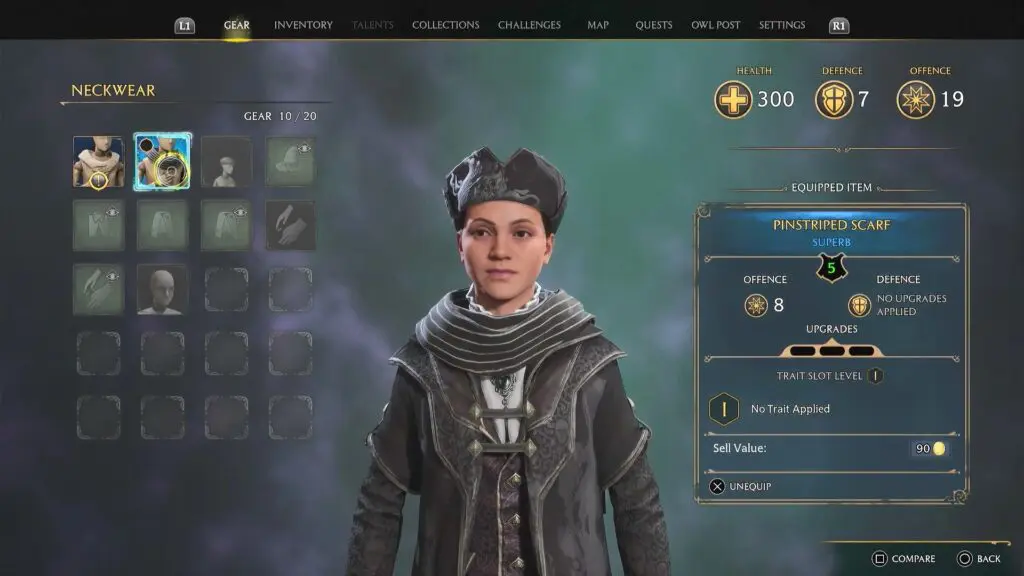This screenshot has height=576, width=1024.
Task: Click the No Trait Applied hexagon slot
Action: (724, 409)
